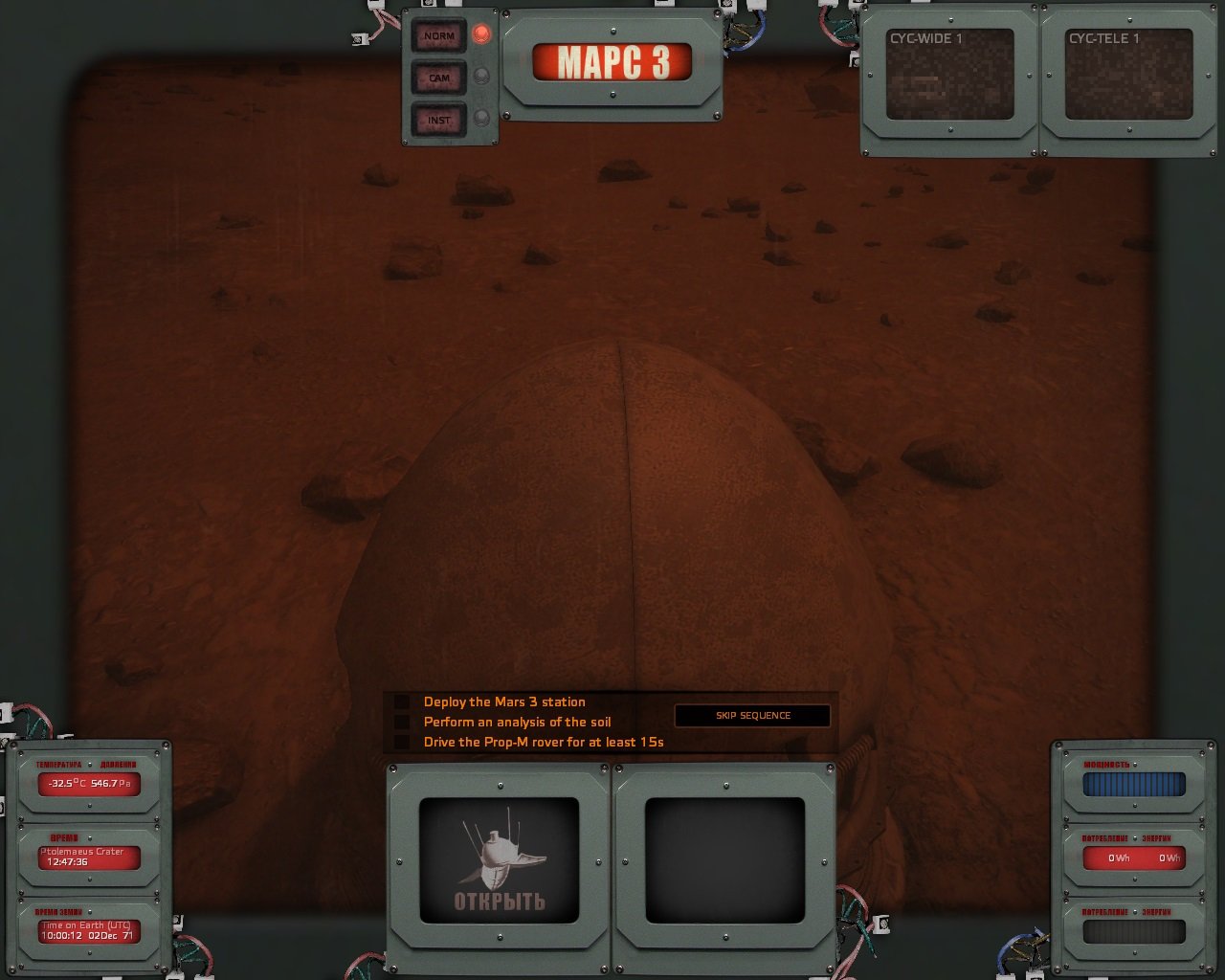Check the 'Perform an analysis of the soil' box
This screenshot has width=1225, height=980.
coord(401,722)
